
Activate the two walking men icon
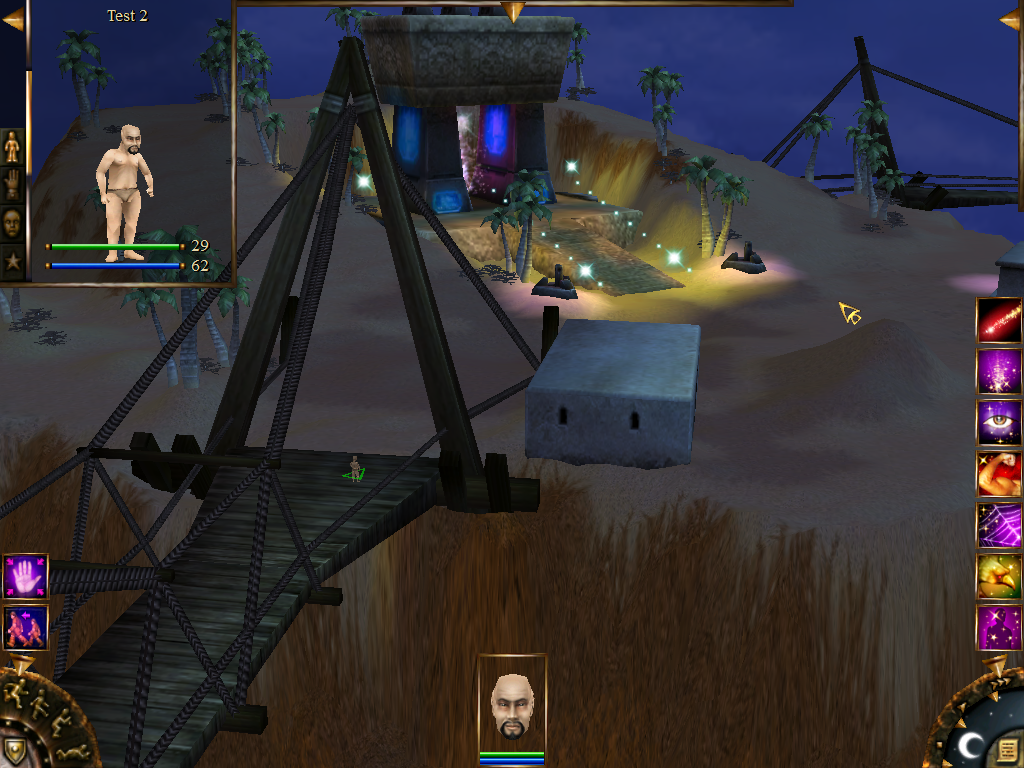tap(25, 628)
